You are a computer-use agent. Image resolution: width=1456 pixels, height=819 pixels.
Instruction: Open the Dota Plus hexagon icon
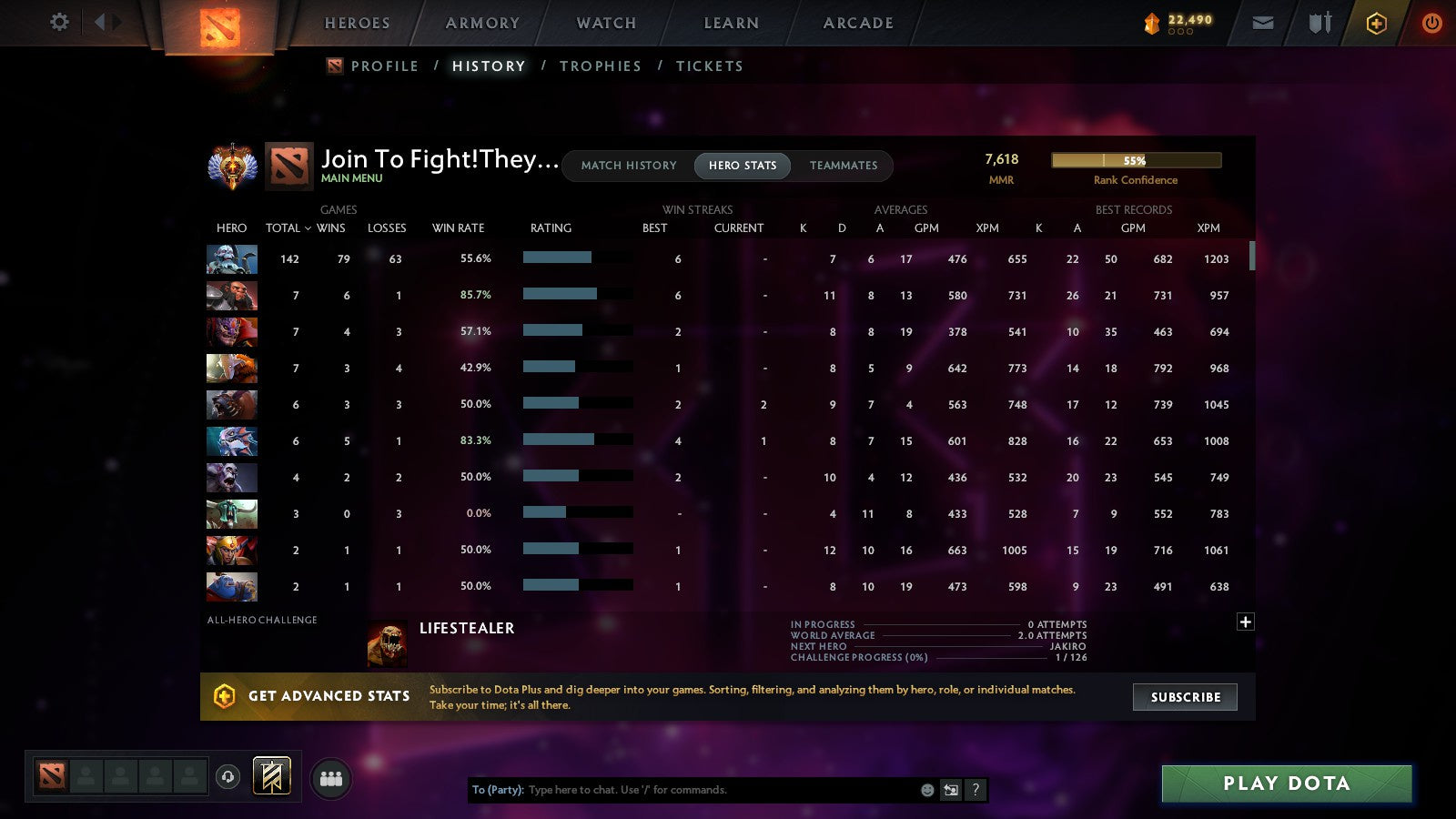(1376, 23)
